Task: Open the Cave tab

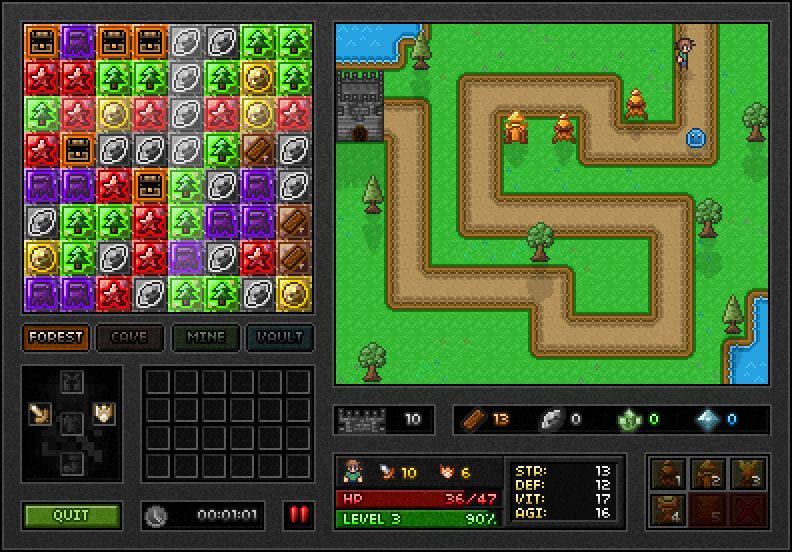Action: coord(130,337)
